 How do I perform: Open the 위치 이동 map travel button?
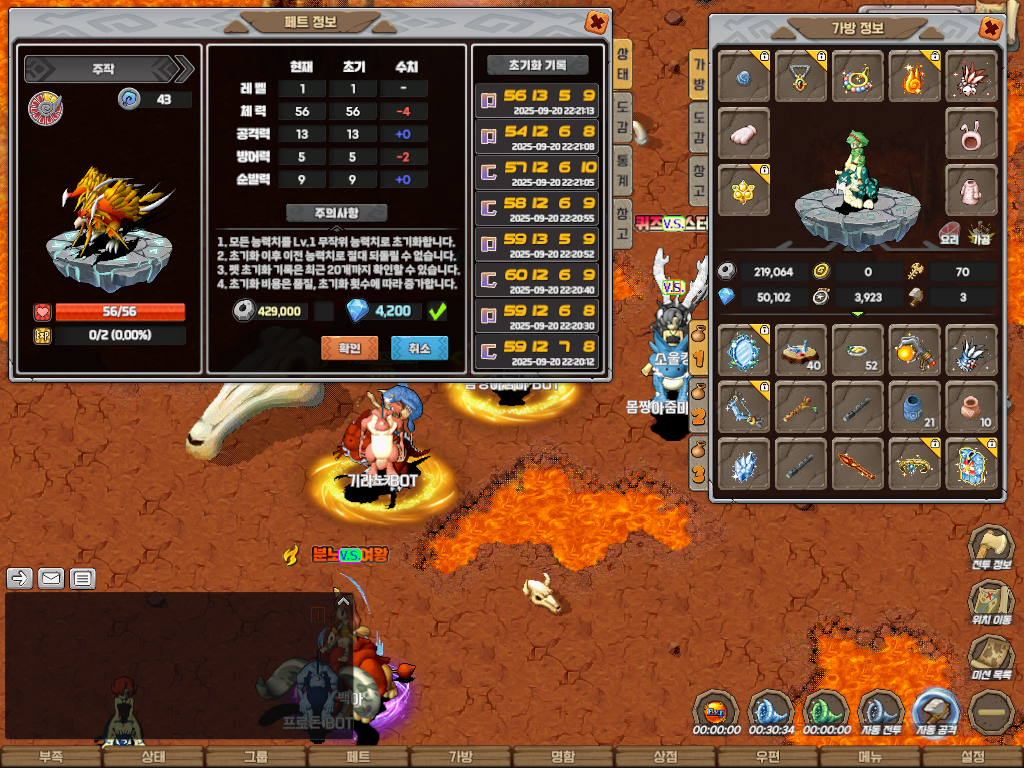tap(991, 604)
